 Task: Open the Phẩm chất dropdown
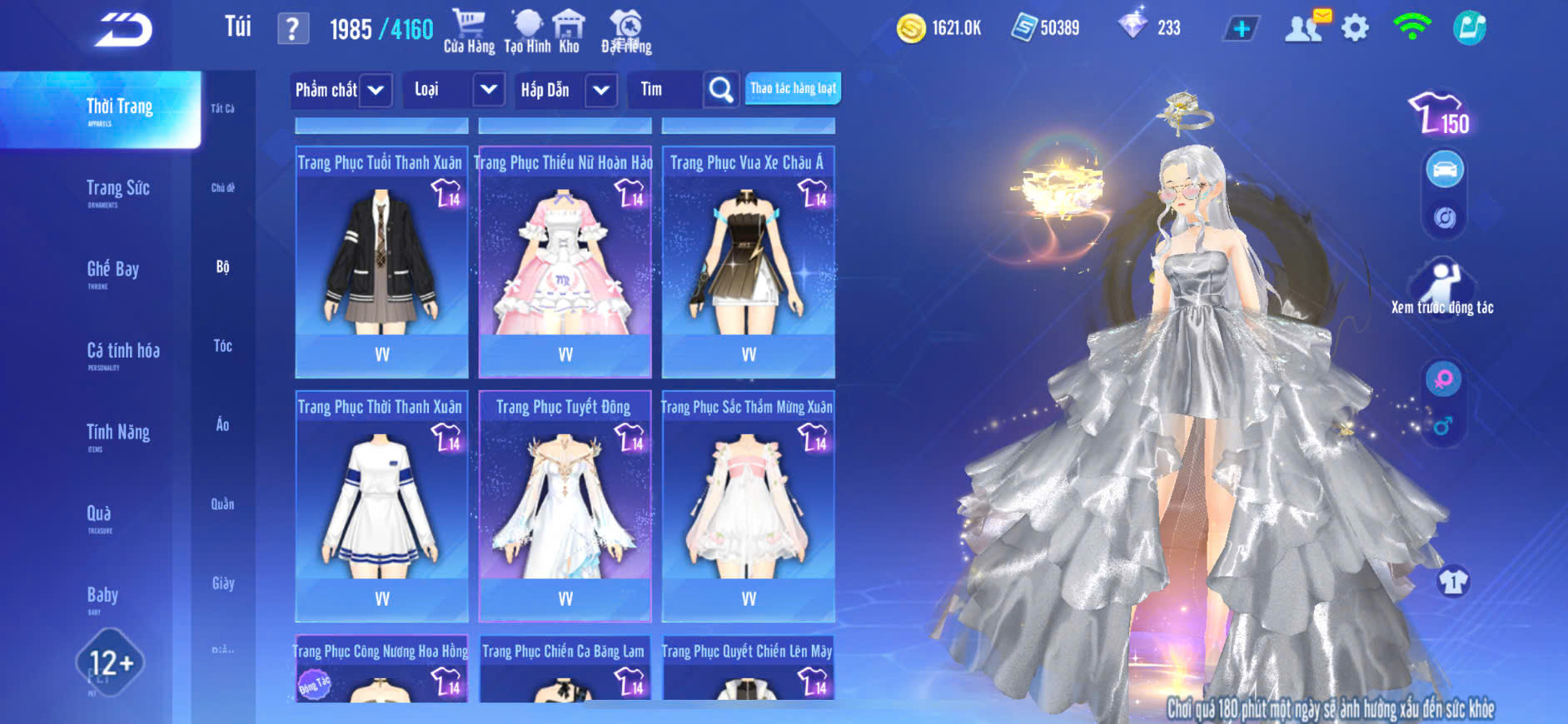(341, 90)
